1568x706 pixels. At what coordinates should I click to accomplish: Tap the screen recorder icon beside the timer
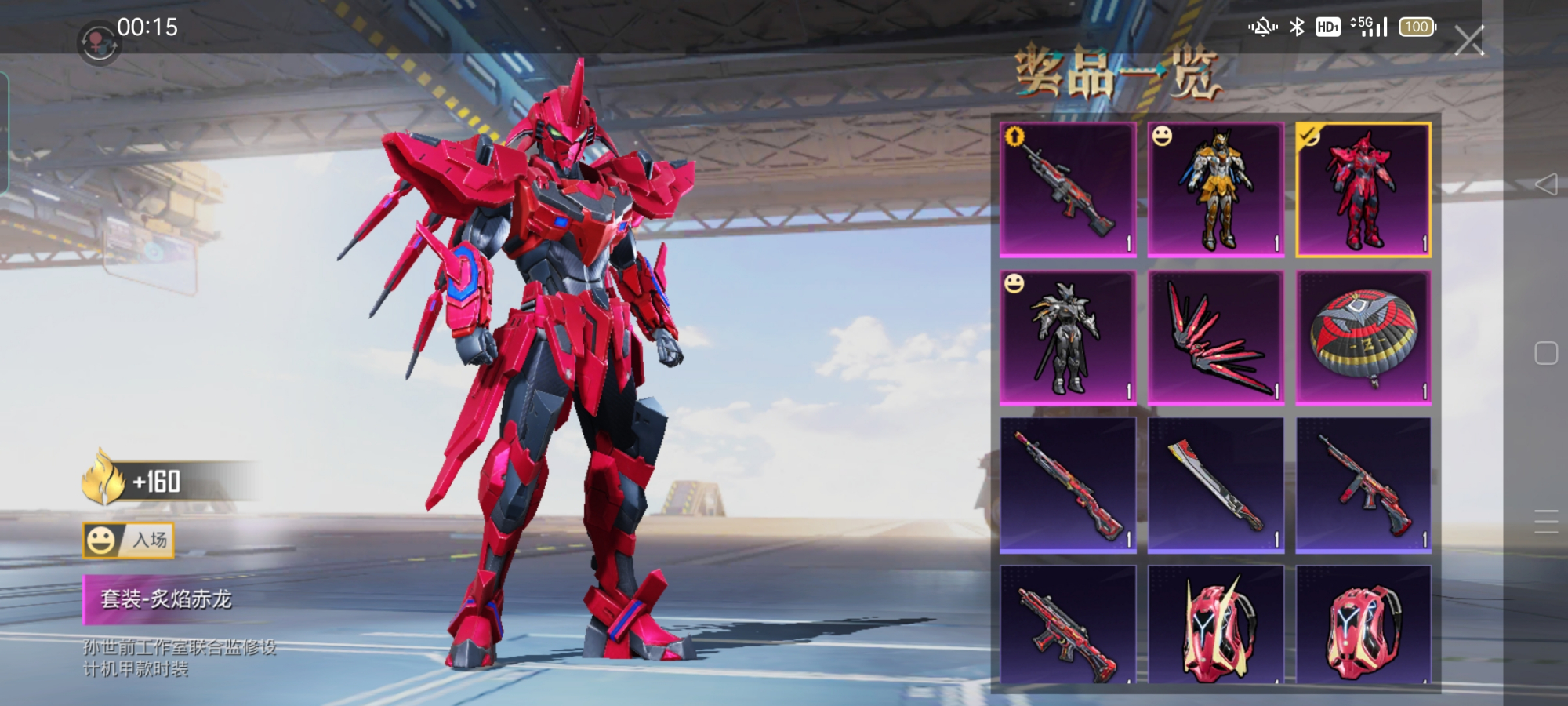coord(97,41)
